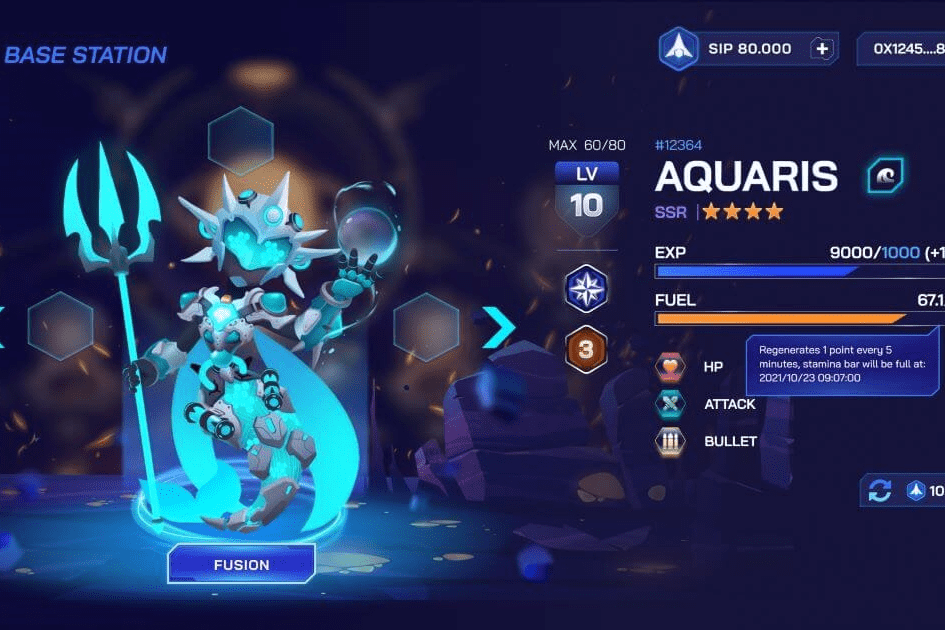
Task: Select the bronze number 3 badge
Action: [x=587, y=349]
